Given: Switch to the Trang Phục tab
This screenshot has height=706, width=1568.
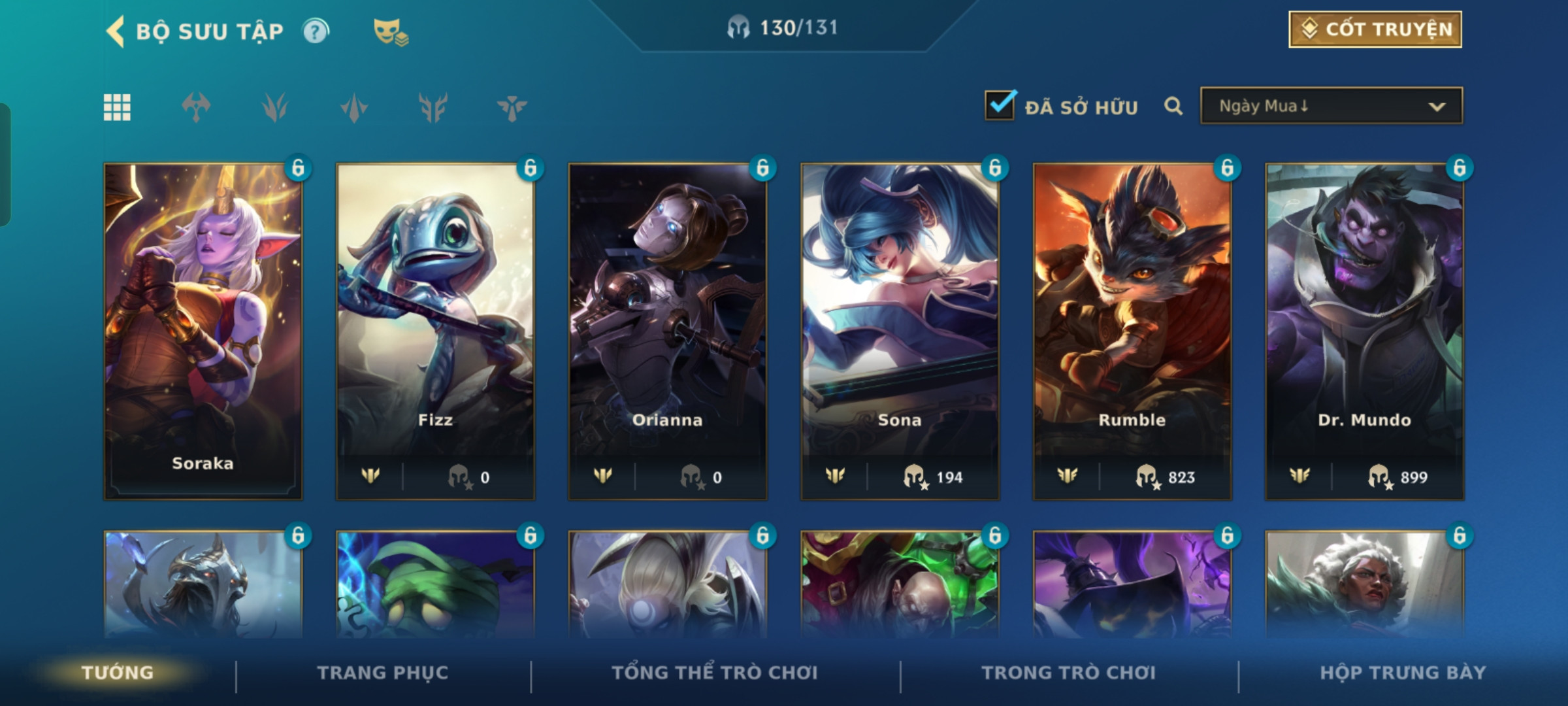Looking at the screenshot, I should click(x=383, y=673).
